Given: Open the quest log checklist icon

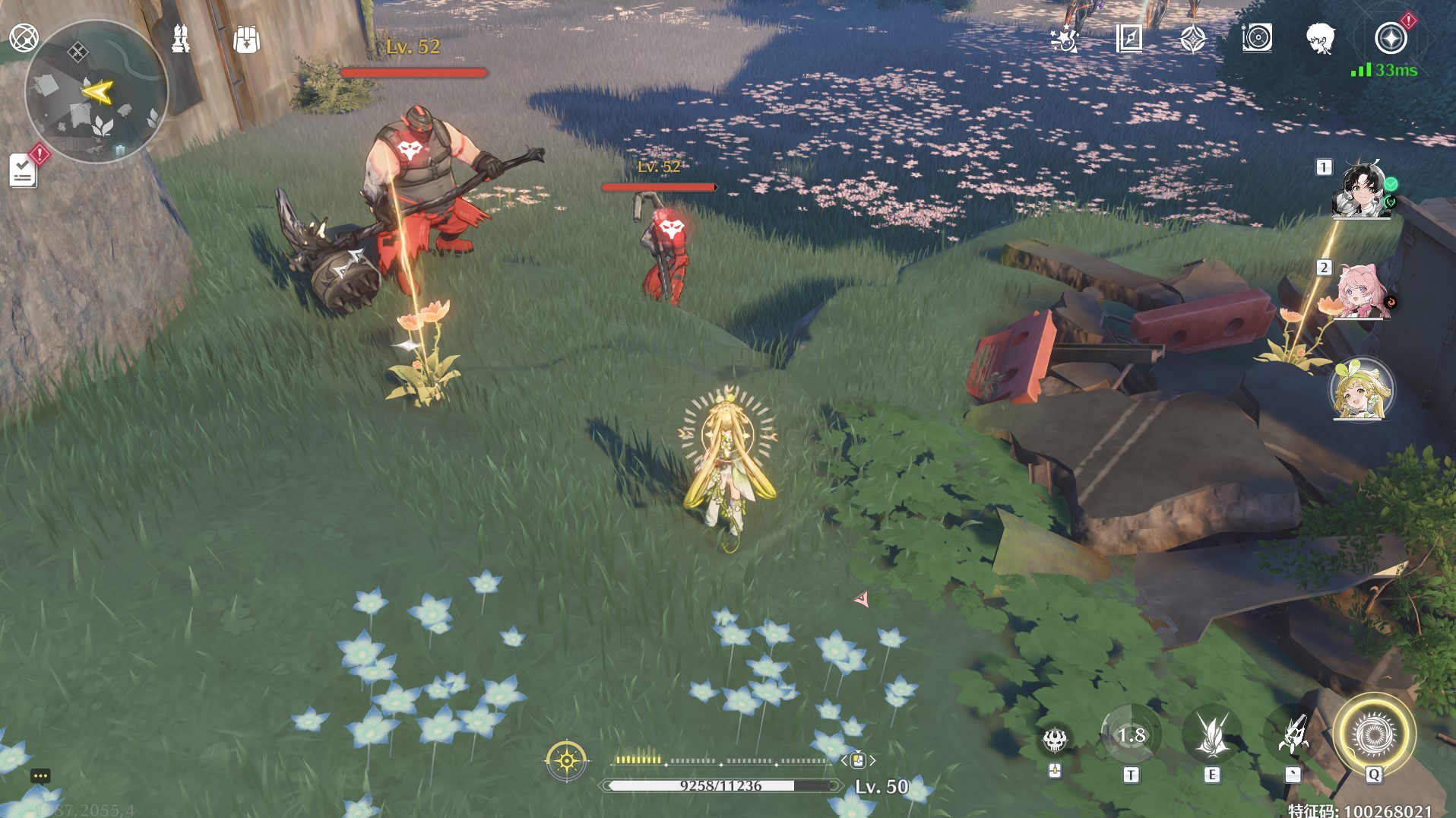Looking at the screenshot, I should point(23,170).
